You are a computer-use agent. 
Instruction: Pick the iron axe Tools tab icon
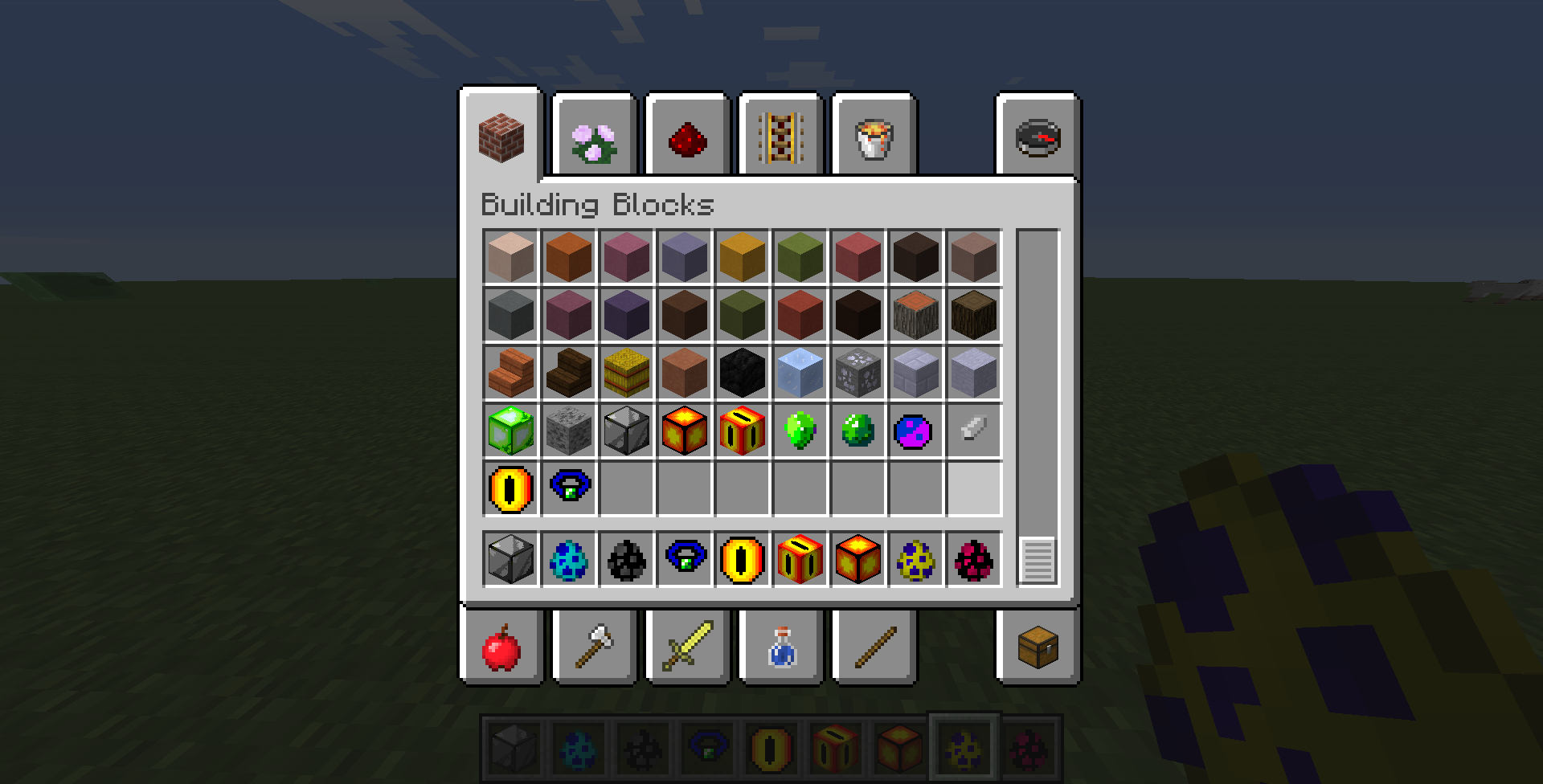point(594,647)
